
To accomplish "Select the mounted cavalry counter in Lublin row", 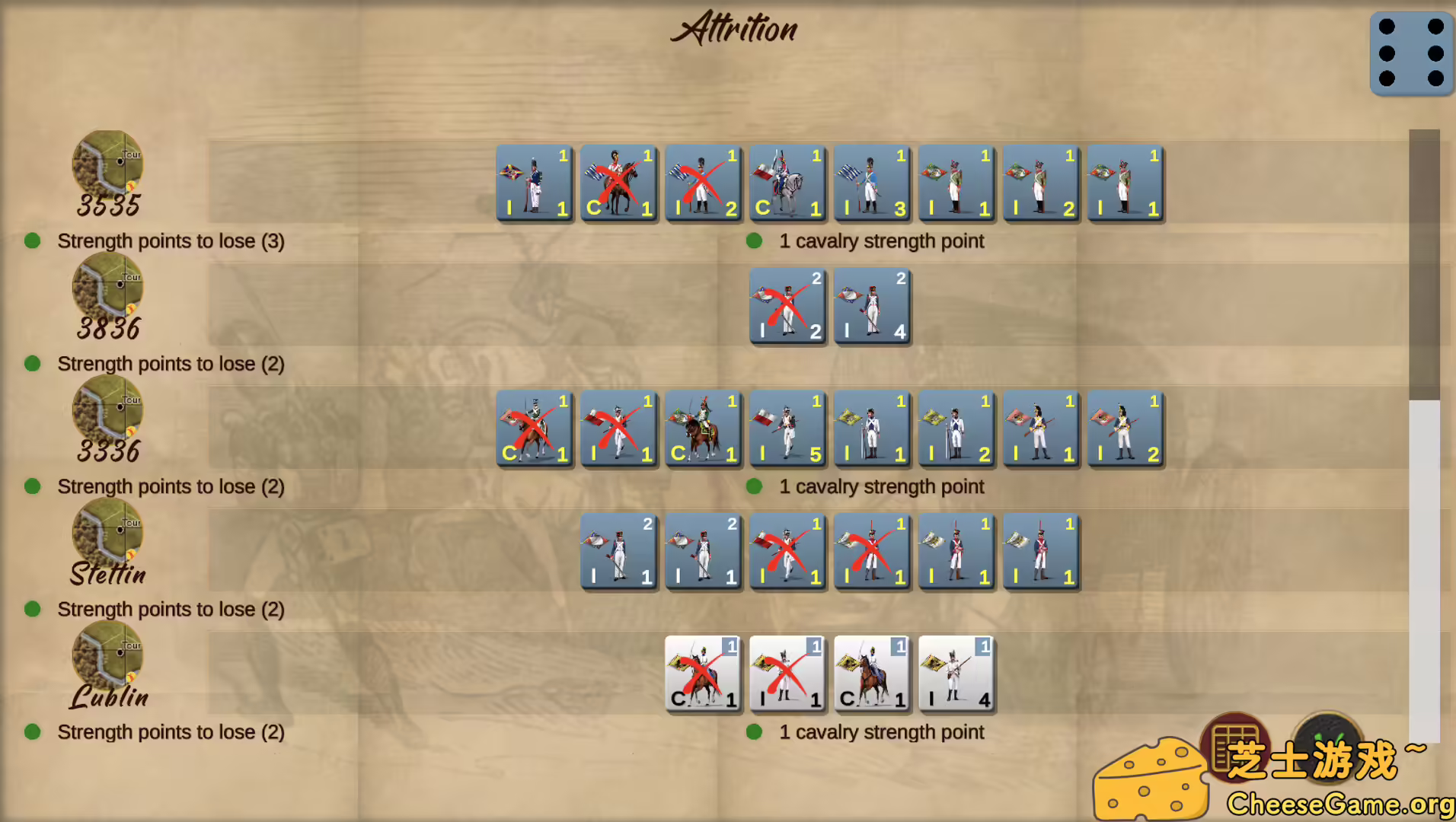I will click(x=871, y=675).
